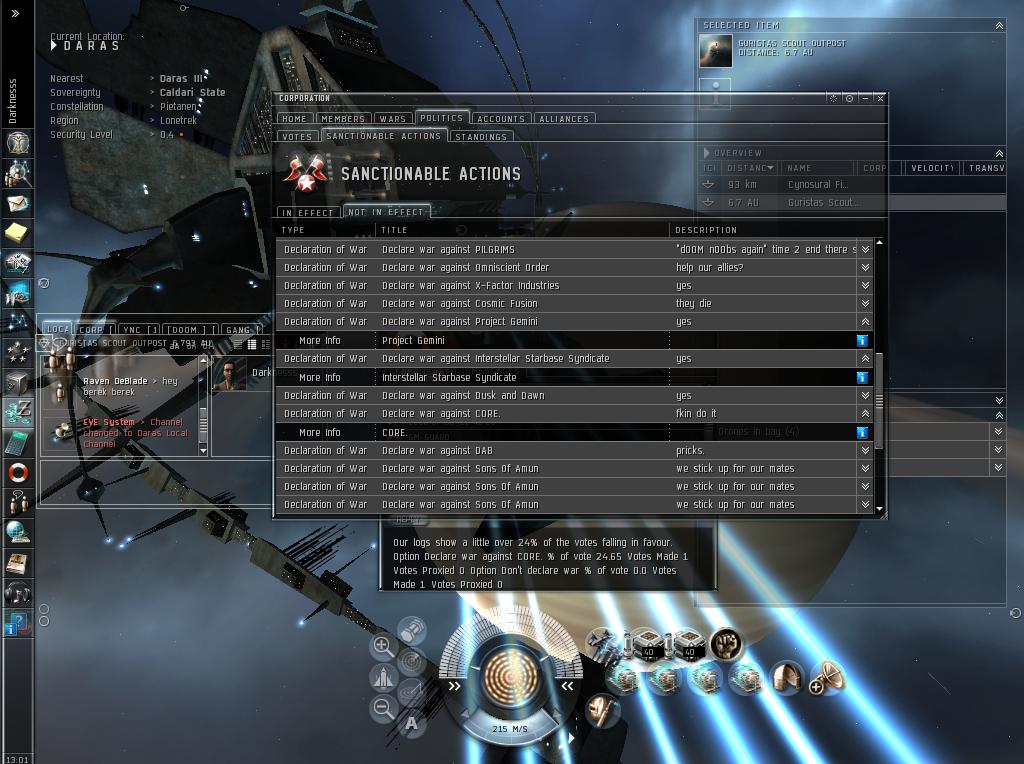The height and width of the screenshot is (764, 1024).
Task: Show the Votes sub-tab
Action: [x=297, y=136]
